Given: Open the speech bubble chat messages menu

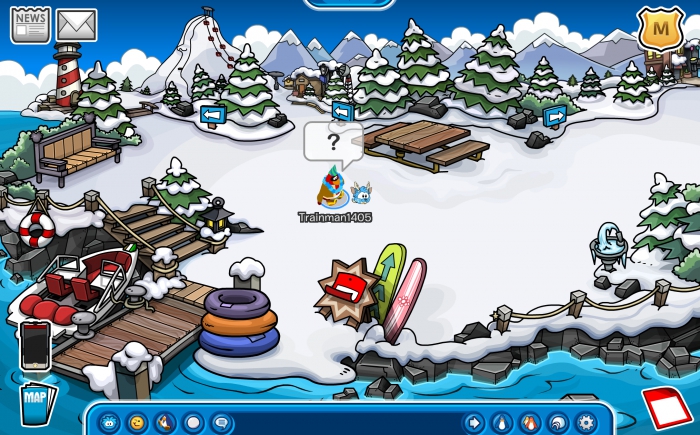Looking at the screenshot, I should tap(220, 423).
